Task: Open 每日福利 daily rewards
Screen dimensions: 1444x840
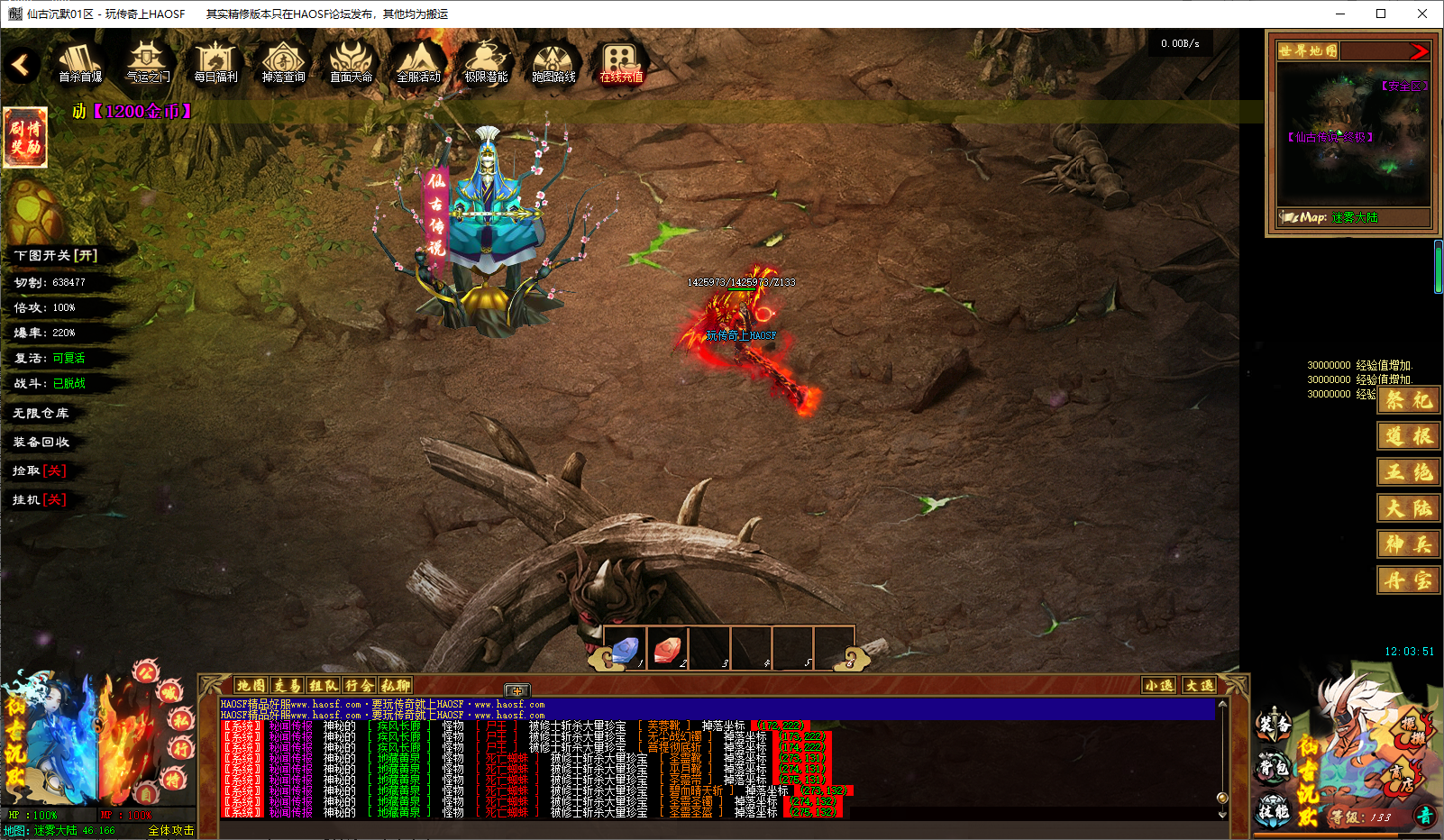Action: tap(215, 63)
